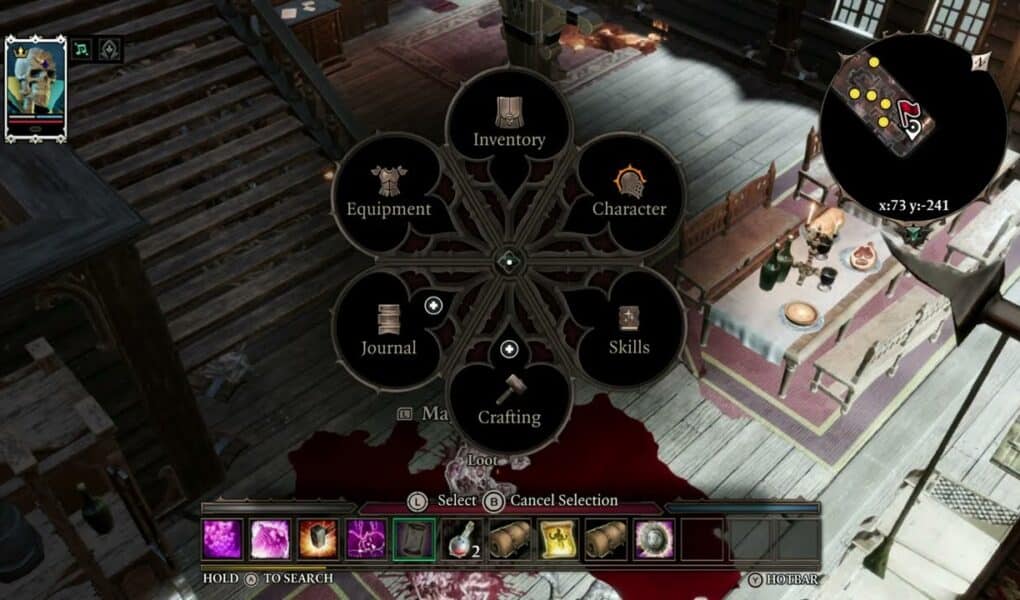Click the green music note status icon
1020x600 pixels.
click(x=79, y=49)
